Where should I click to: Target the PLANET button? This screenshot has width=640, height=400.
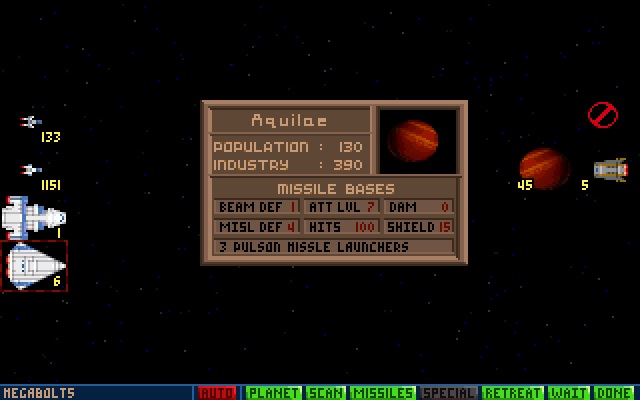273,393
